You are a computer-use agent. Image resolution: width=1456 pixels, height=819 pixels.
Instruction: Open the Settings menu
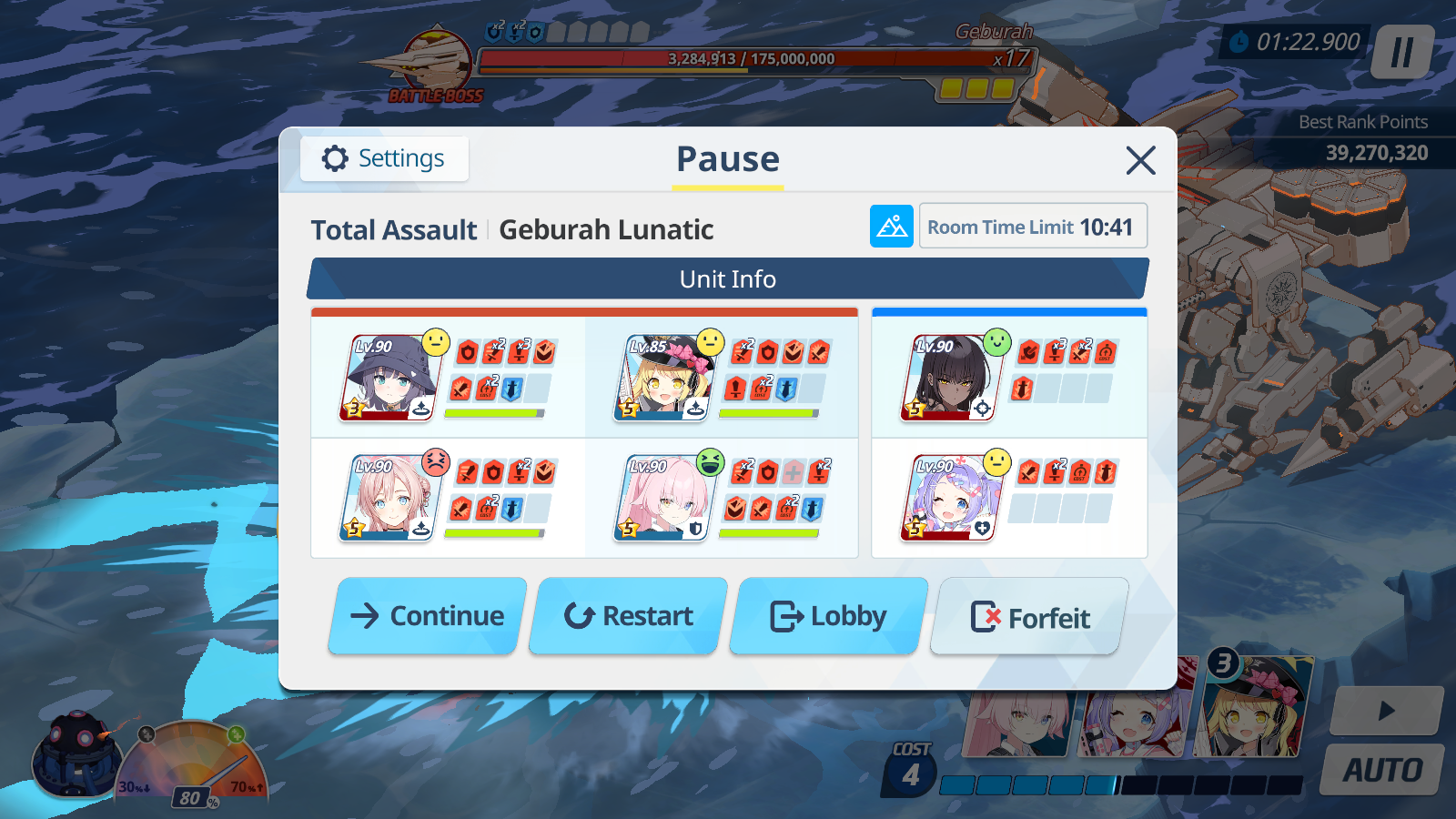[384, 159]
